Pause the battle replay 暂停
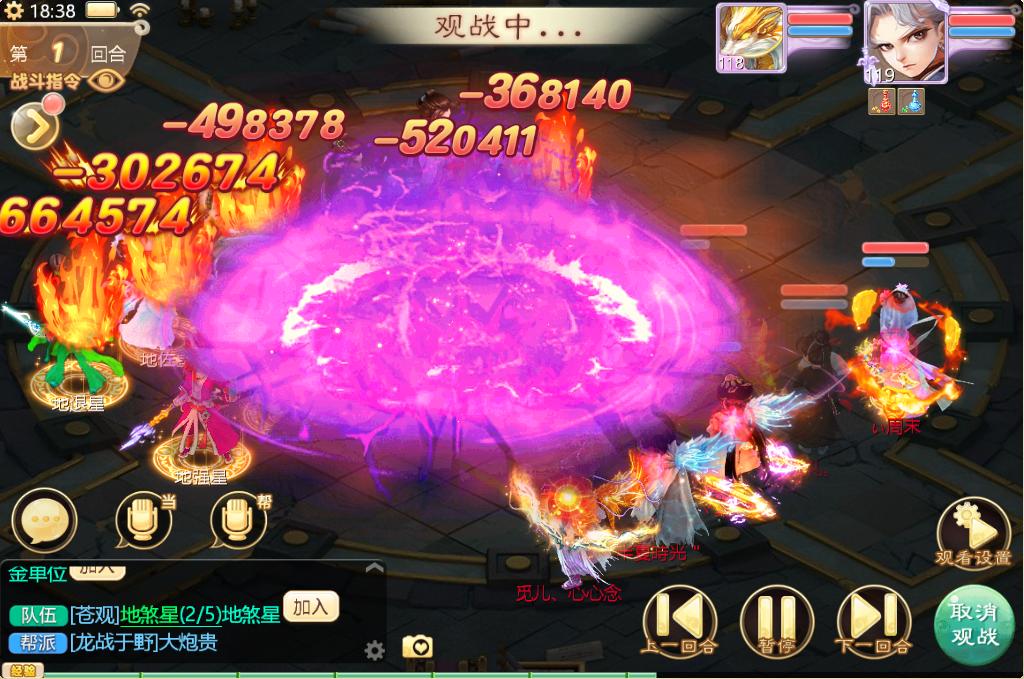The width and height of the screenshot is (1024, 679). pos(777,619)
